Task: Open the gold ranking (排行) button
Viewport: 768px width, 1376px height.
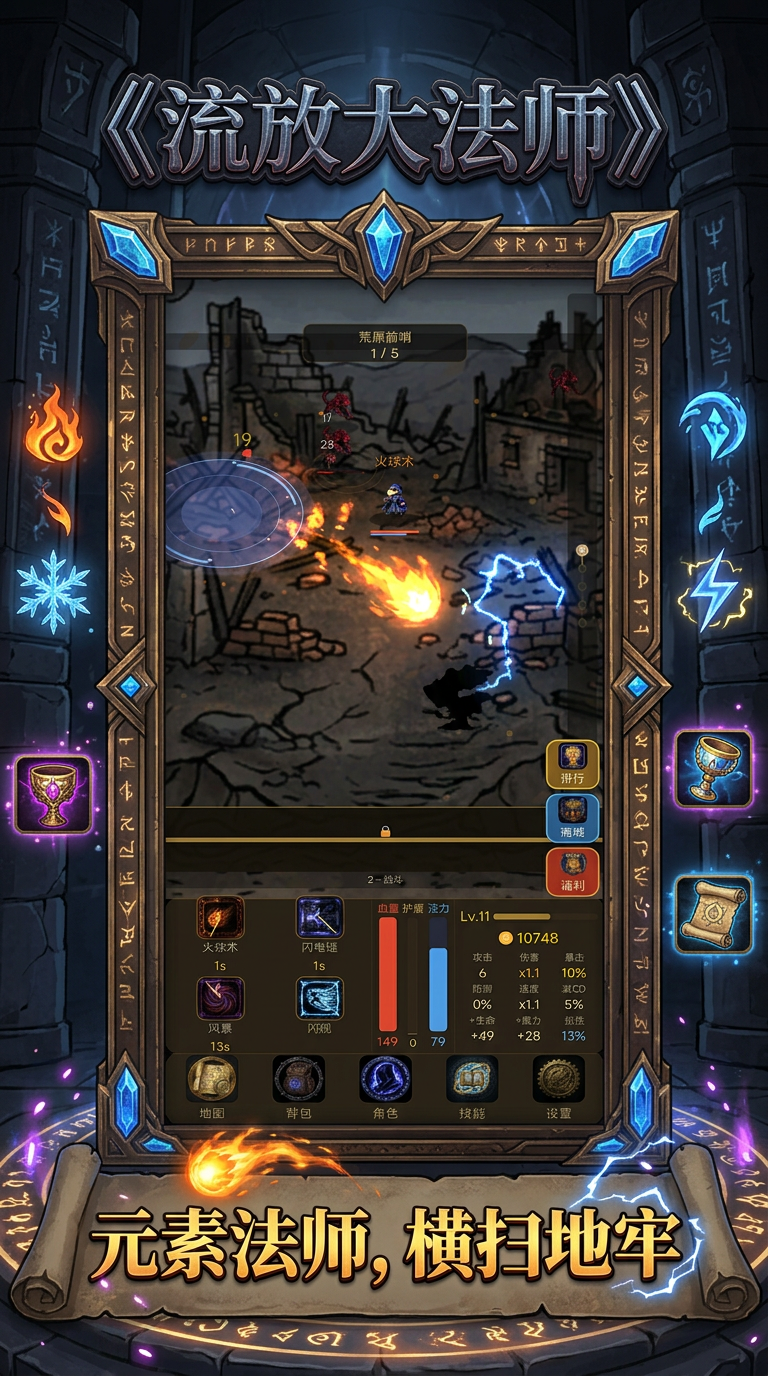Action: pos(572,764)
